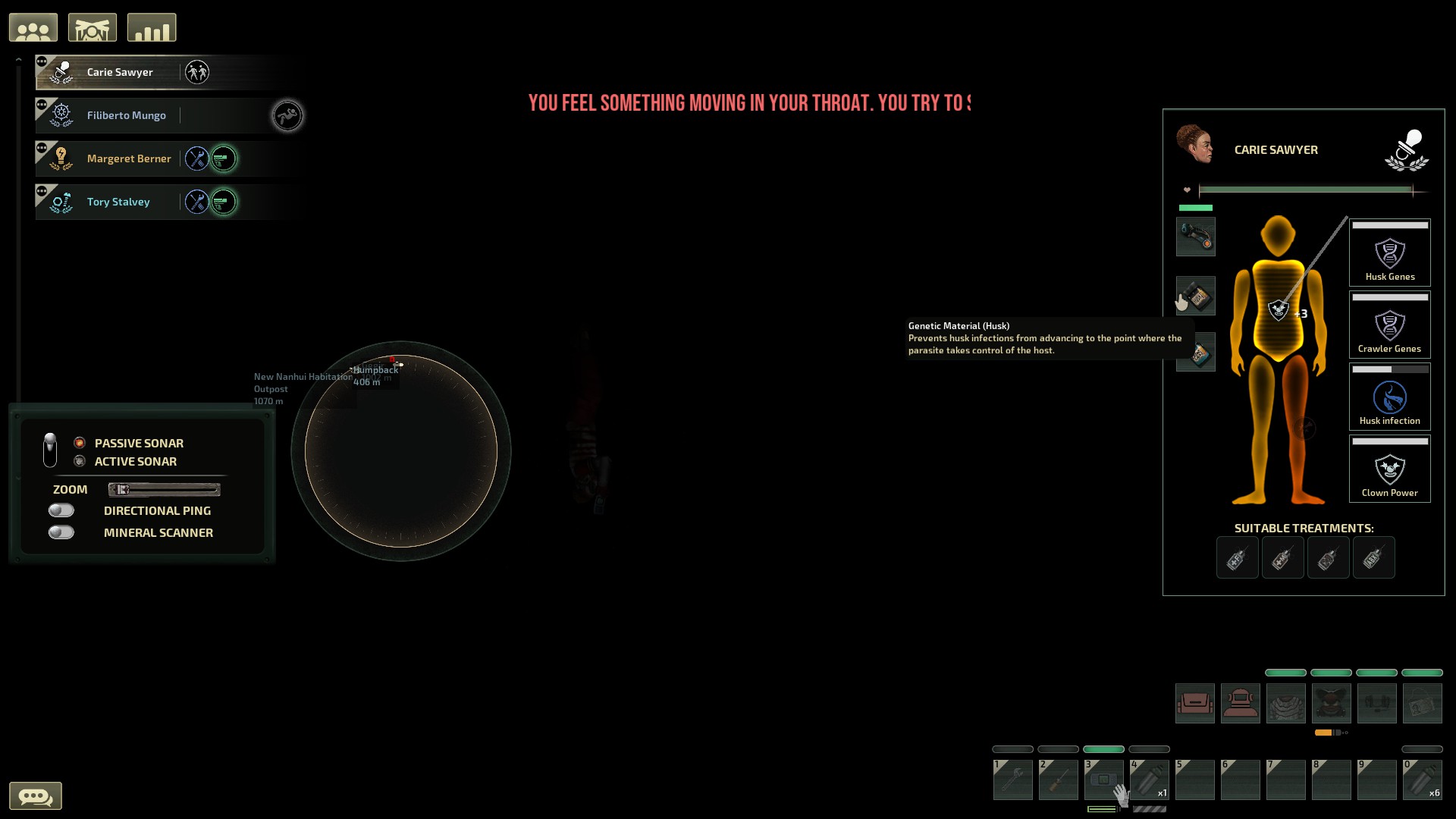Click the statistics bar chart icon
Viewport: 1456px width, 819px height.
tap(151, 27)
